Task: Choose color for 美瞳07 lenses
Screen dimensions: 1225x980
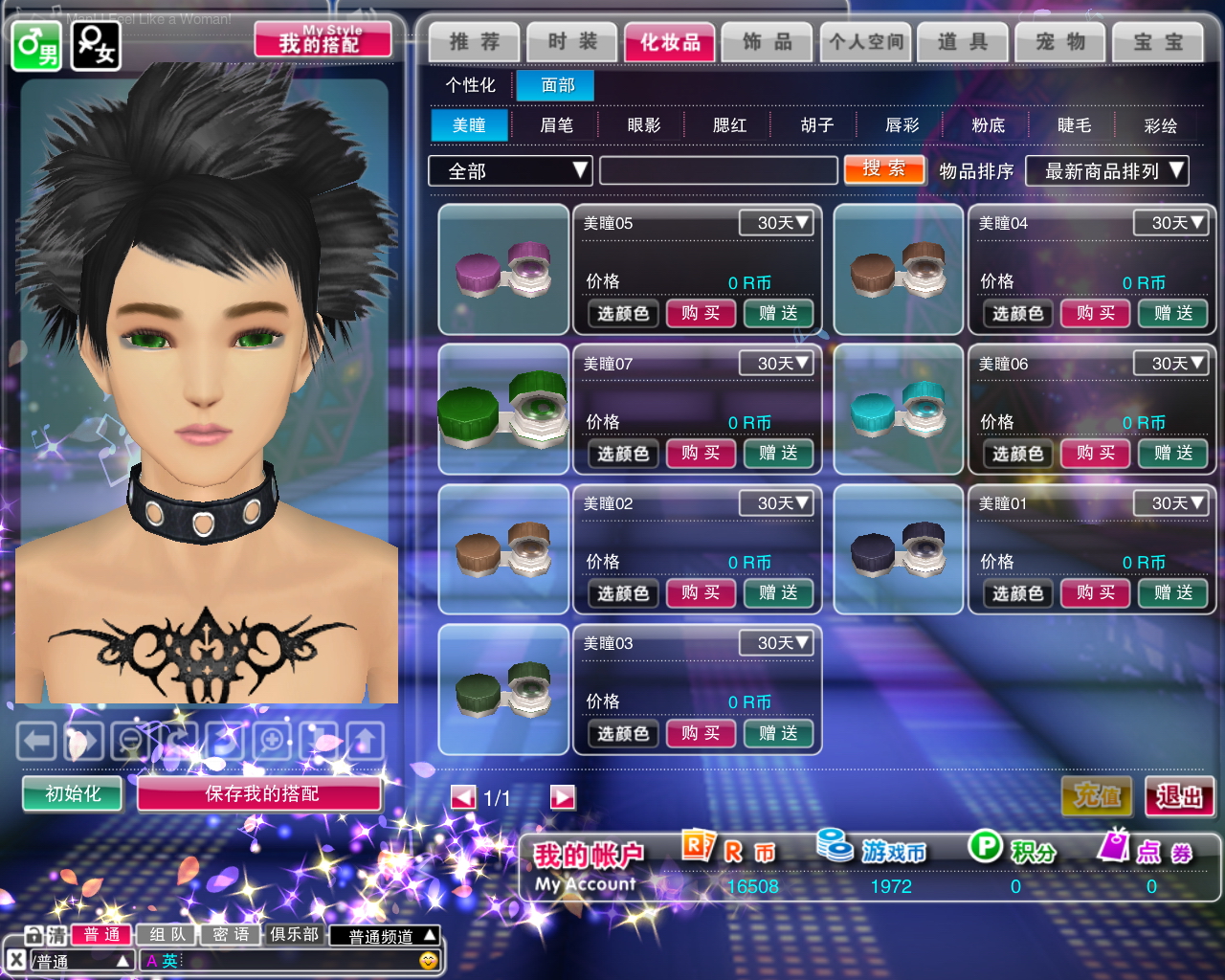Action: click(623, 454)
